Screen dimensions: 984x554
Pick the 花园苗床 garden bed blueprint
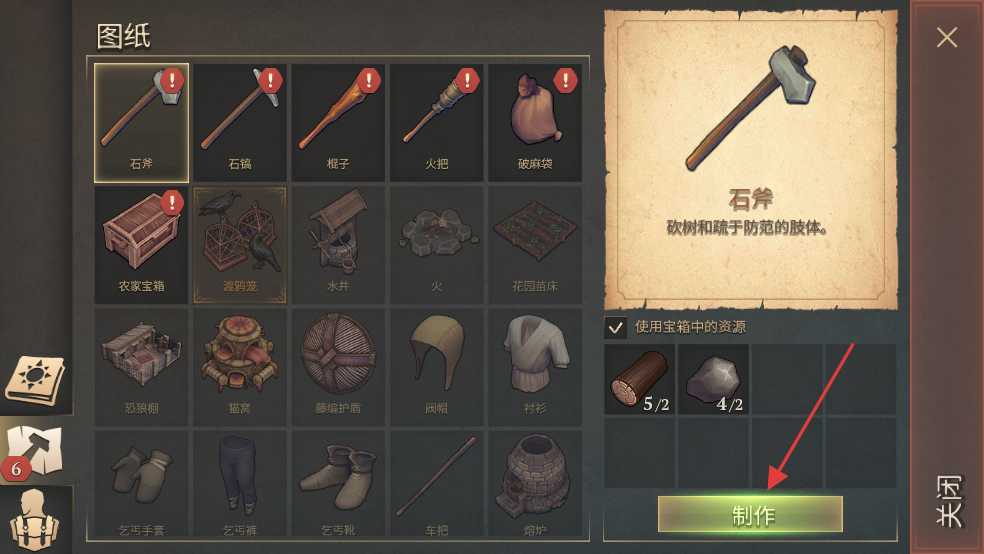point(534,244)
